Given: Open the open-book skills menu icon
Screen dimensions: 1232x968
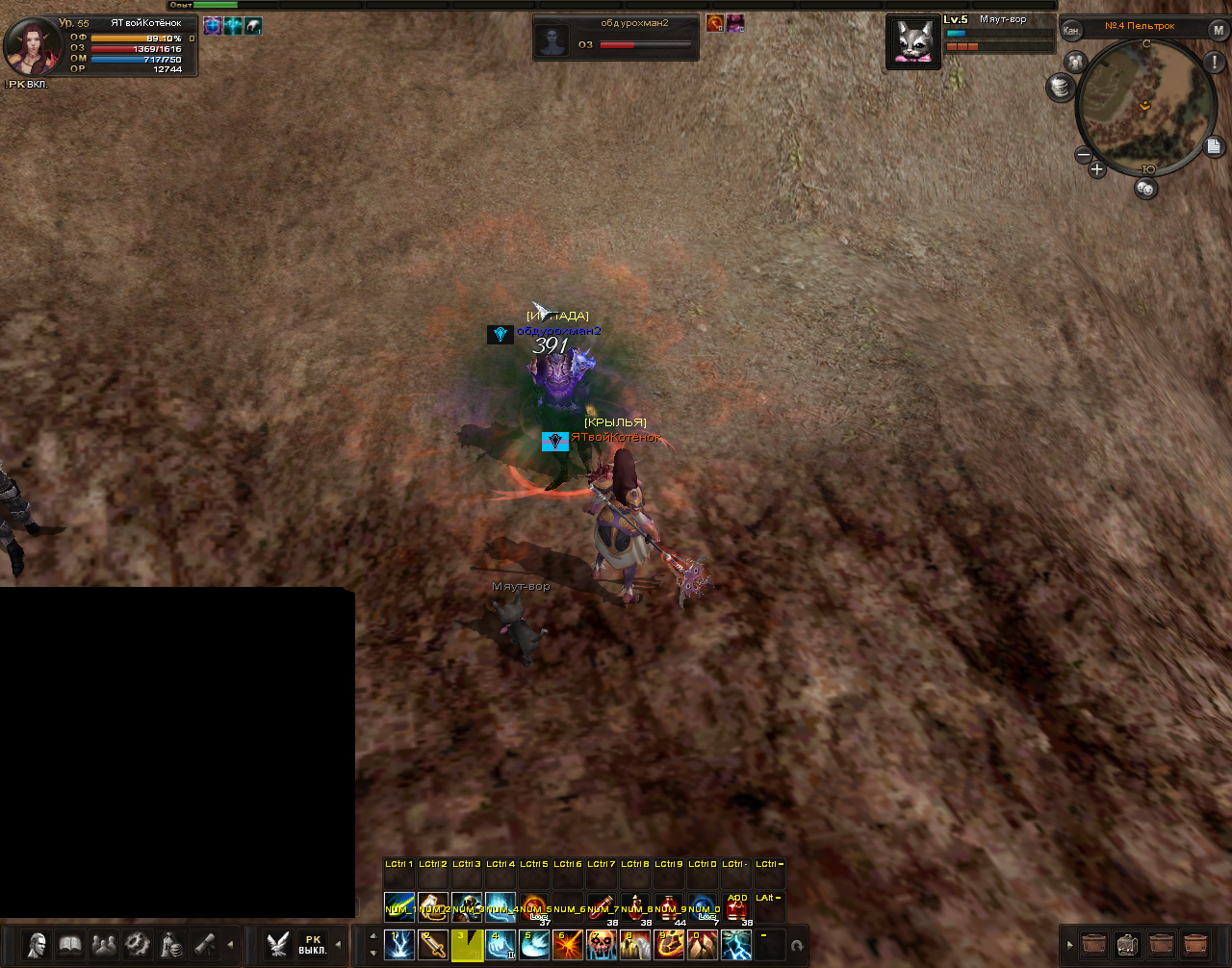Looking at the screenshot, I should (x=70, y=945).
